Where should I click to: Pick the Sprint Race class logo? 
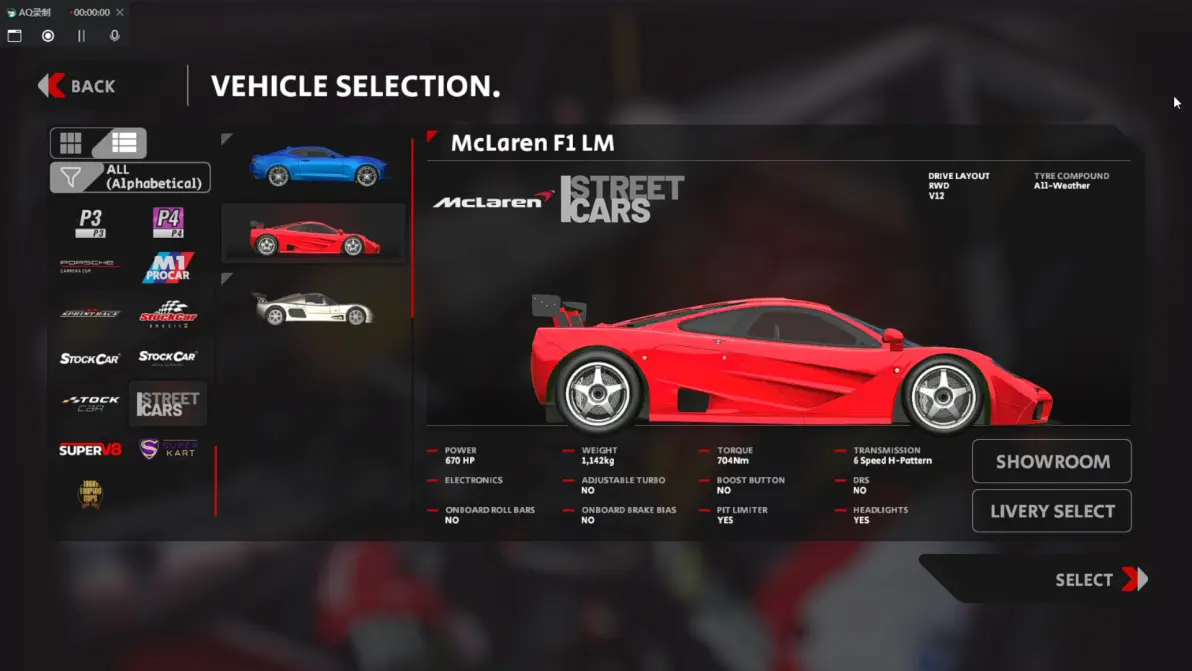(x=90, y=313)
